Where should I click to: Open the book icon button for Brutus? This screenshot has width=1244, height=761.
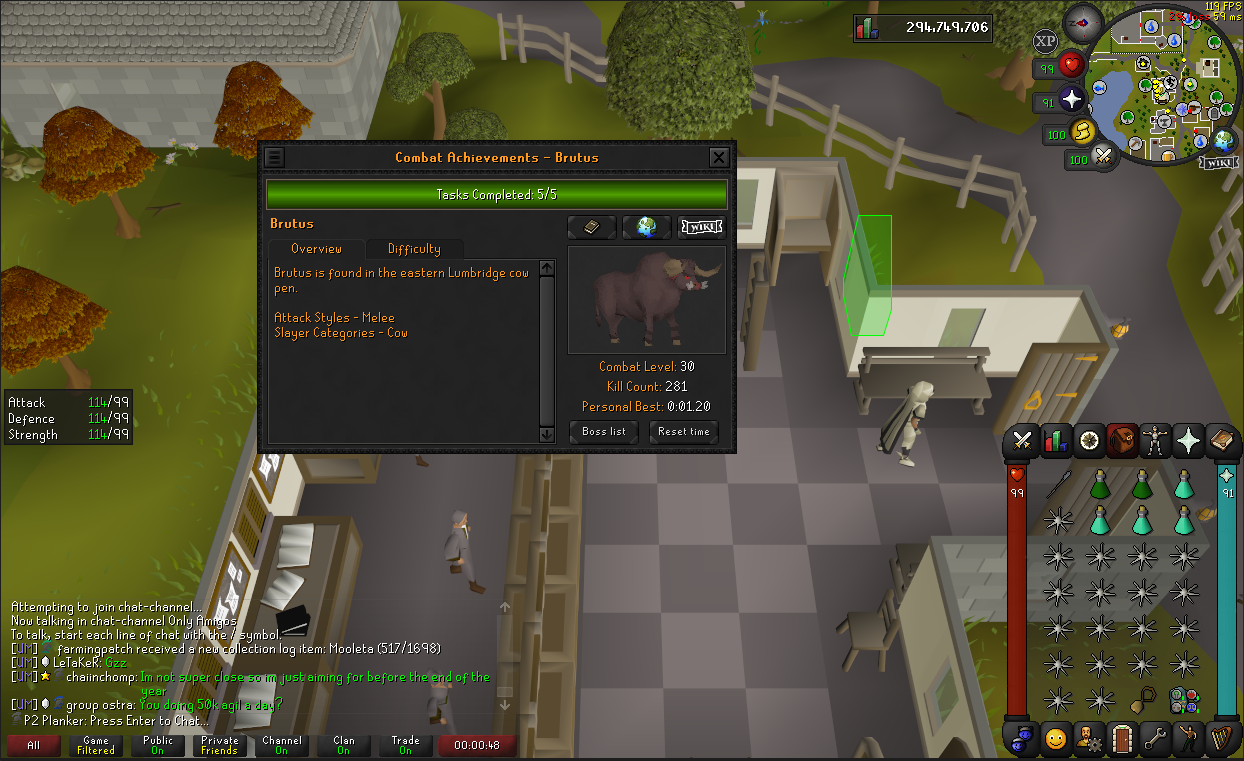pyautogui.click(x=591, y=227)
